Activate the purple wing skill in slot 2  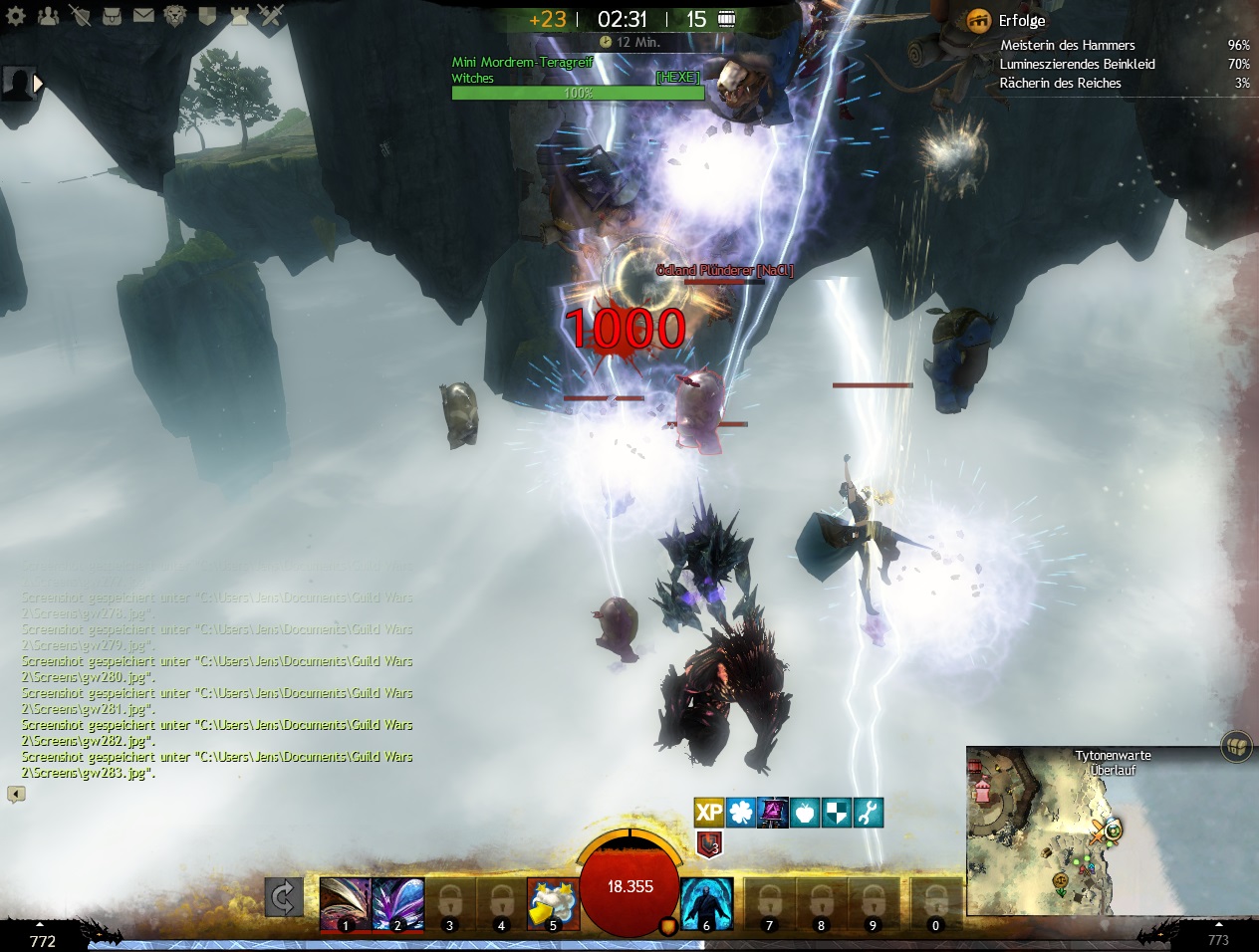(397, 903)
